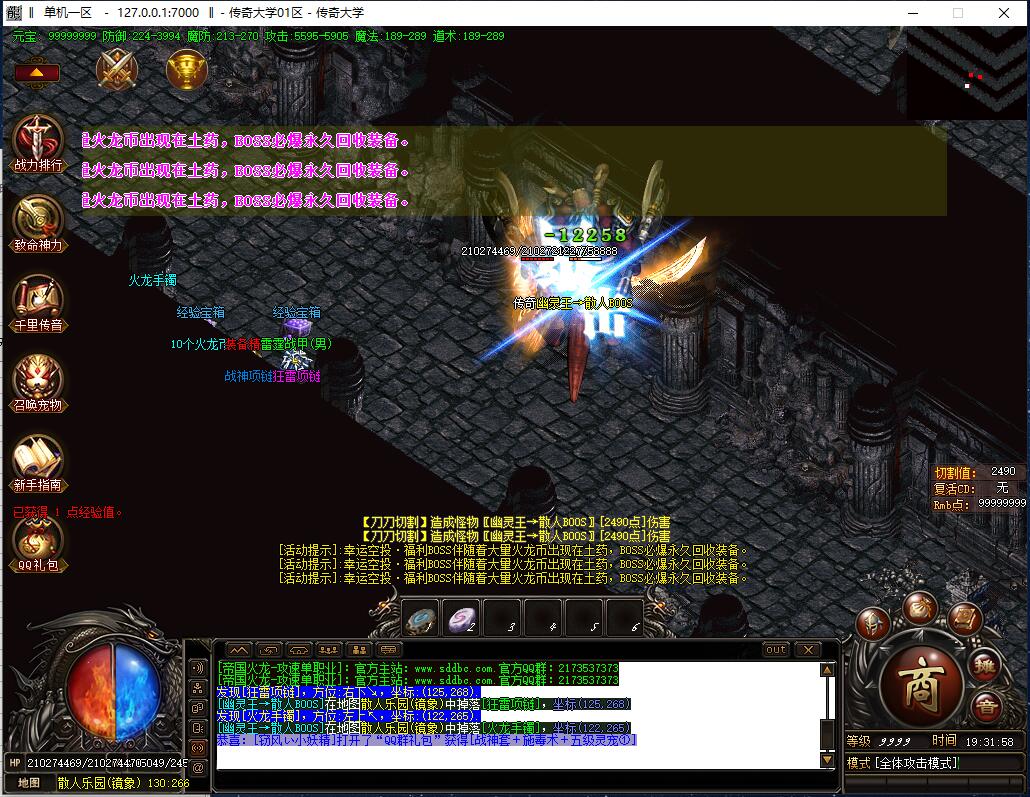Open the skill book round button

(964, 618)
